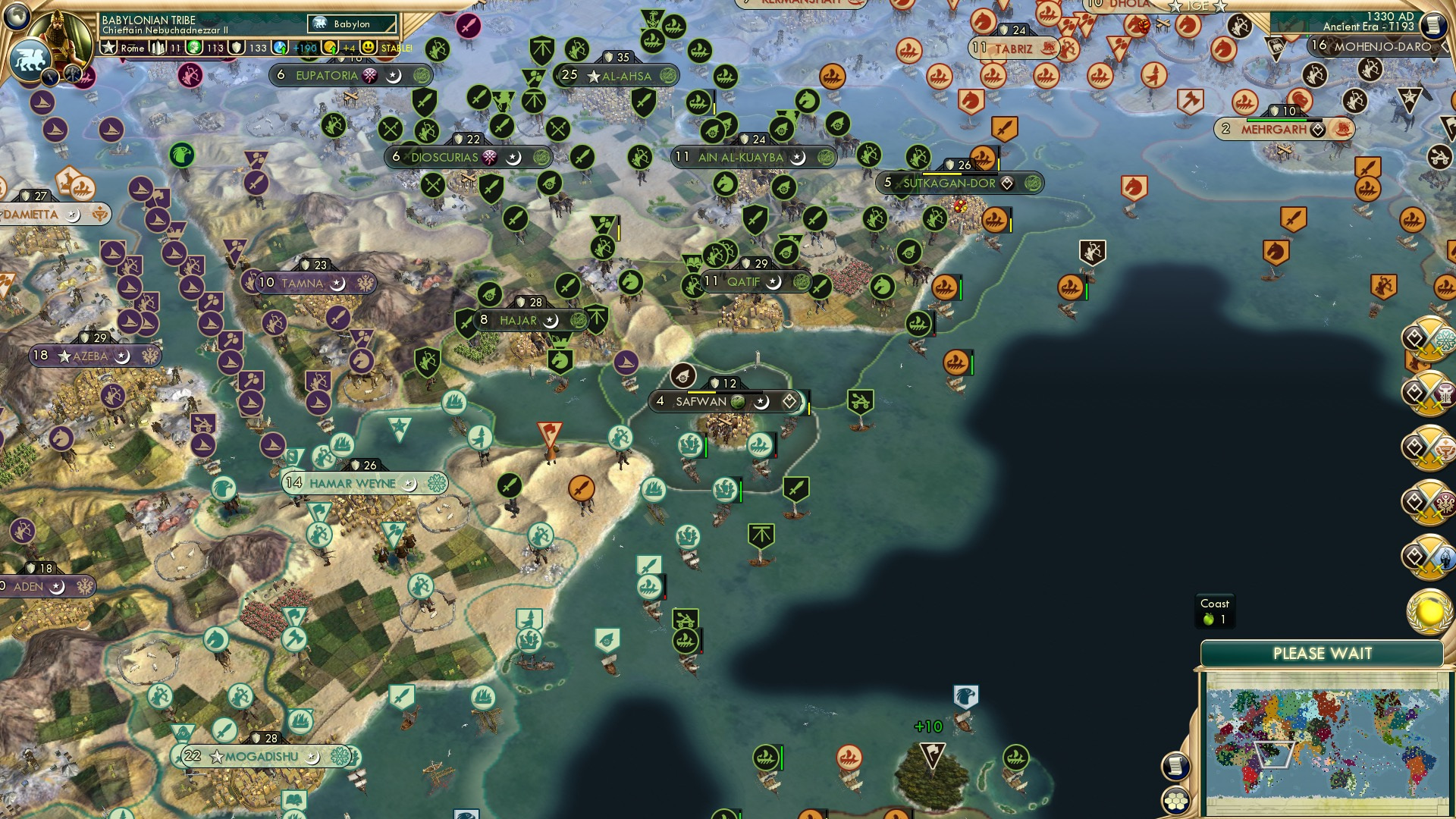
Task: Toggle the lightning bolt icon near leader portrait
Action: pyautogui.click(x=49, y=76)
